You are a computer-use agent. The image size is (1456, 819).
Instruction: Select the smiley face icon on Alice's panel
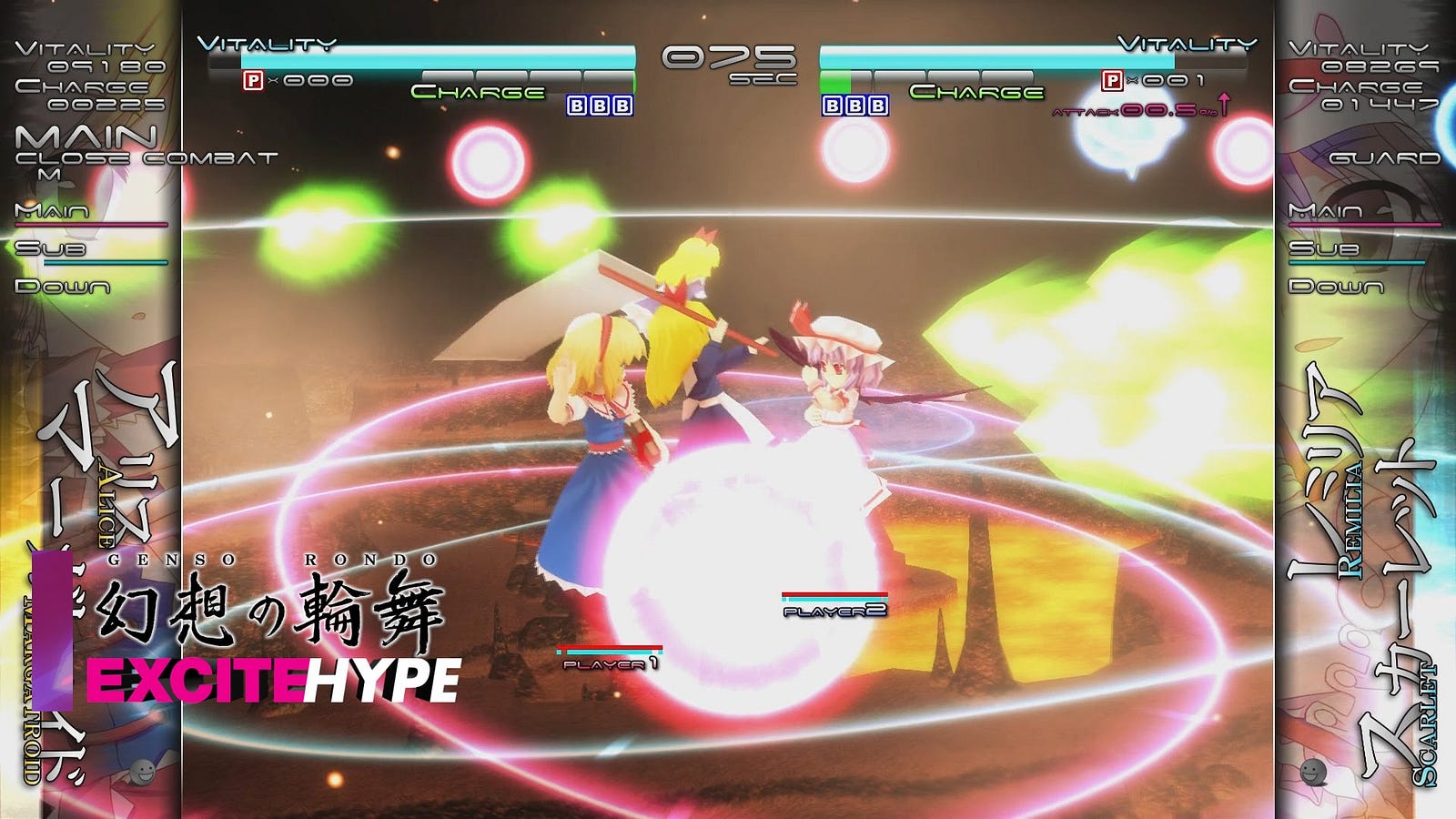point(141,773)
